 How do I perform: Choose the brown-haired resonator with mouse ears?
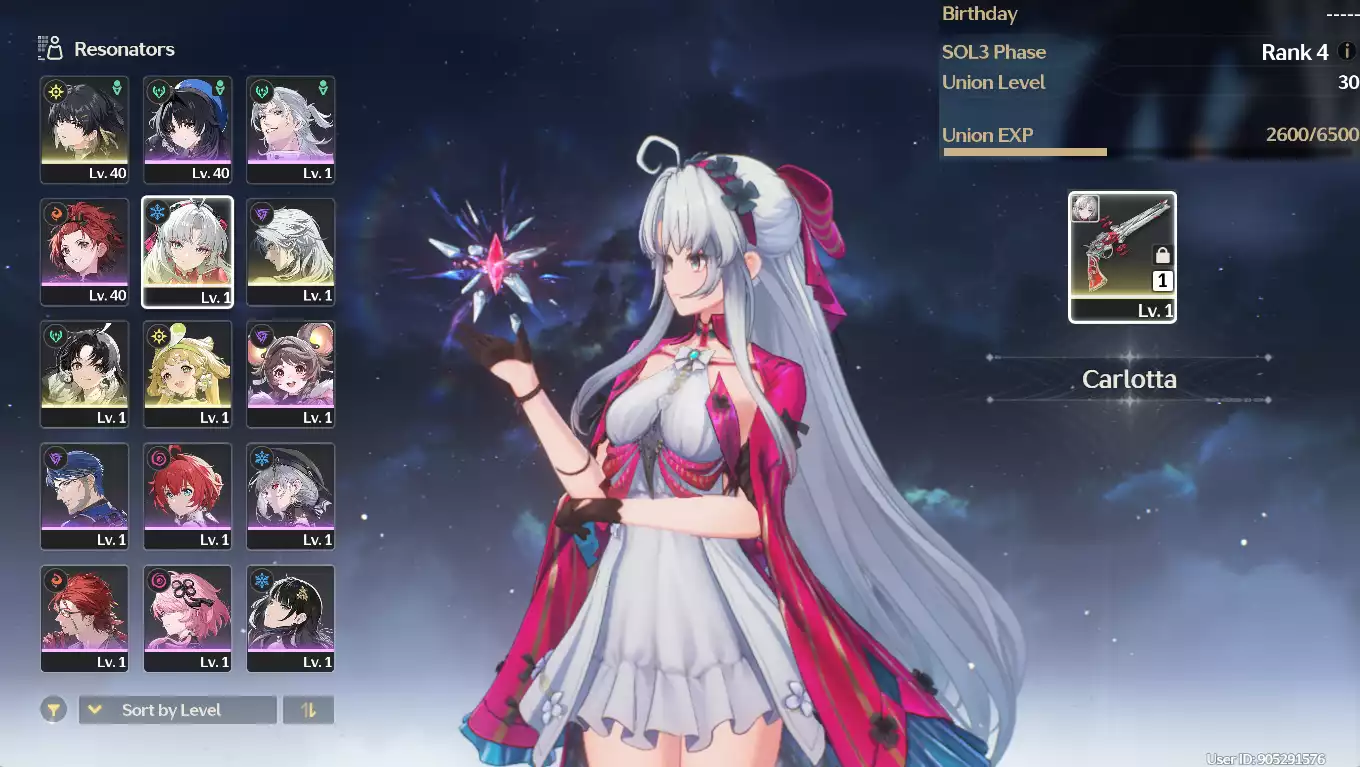(291, 374)
